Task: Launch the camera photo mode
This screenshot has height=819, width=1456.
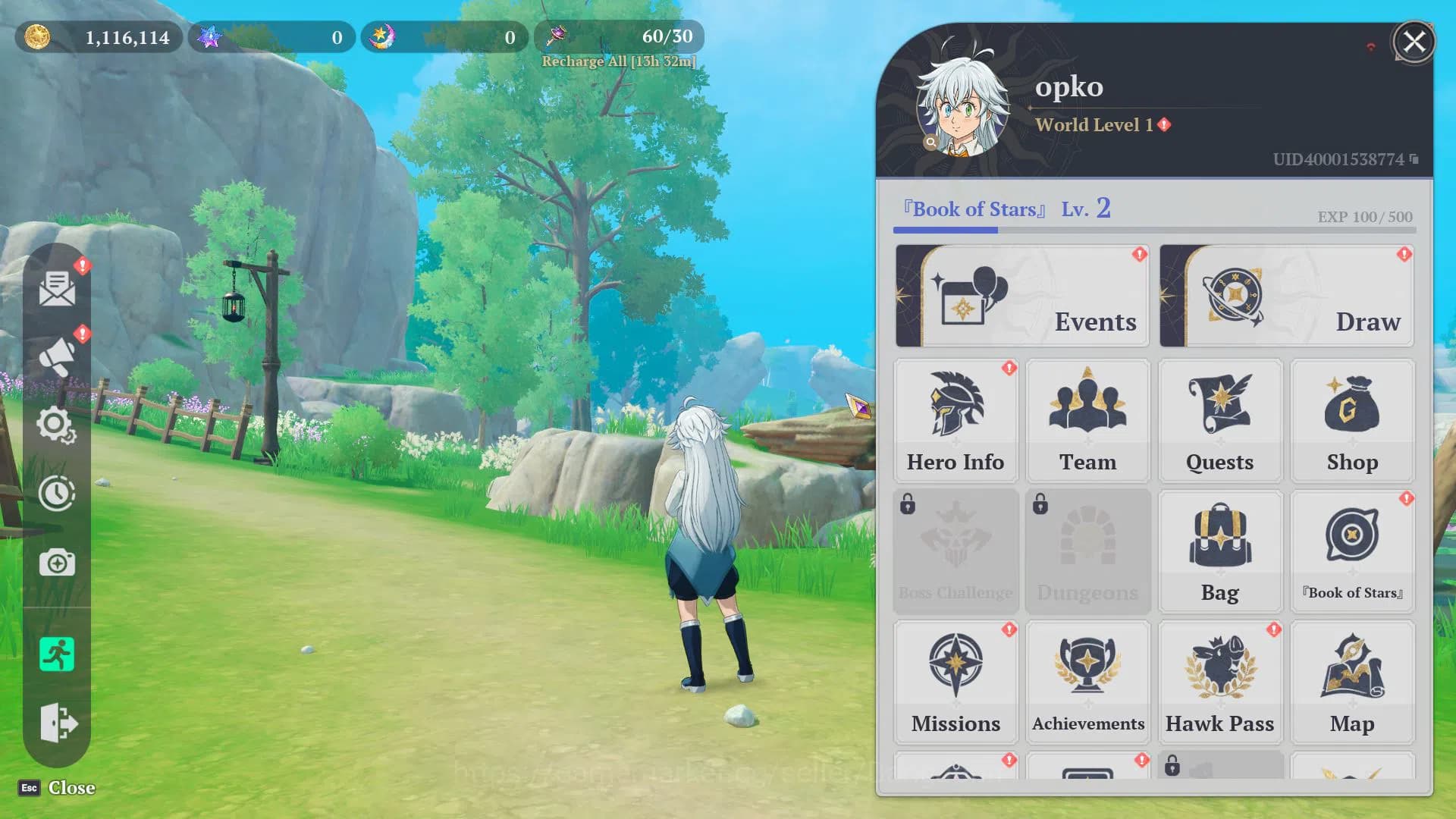Action: click(57, 563)
